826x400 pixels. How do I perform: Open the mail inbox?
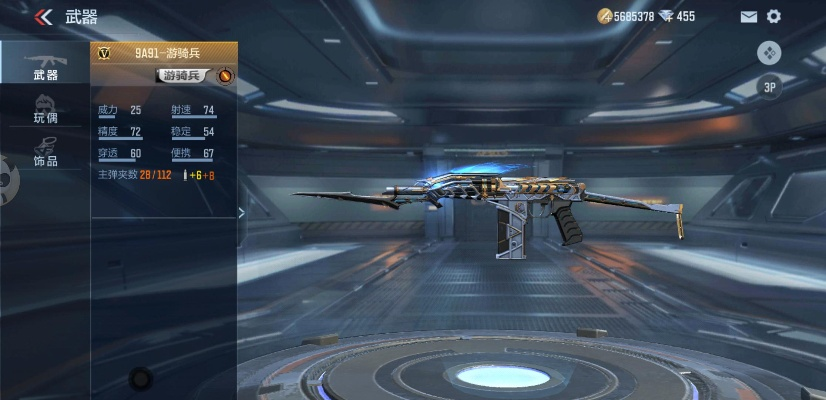(x=748, y=17)
